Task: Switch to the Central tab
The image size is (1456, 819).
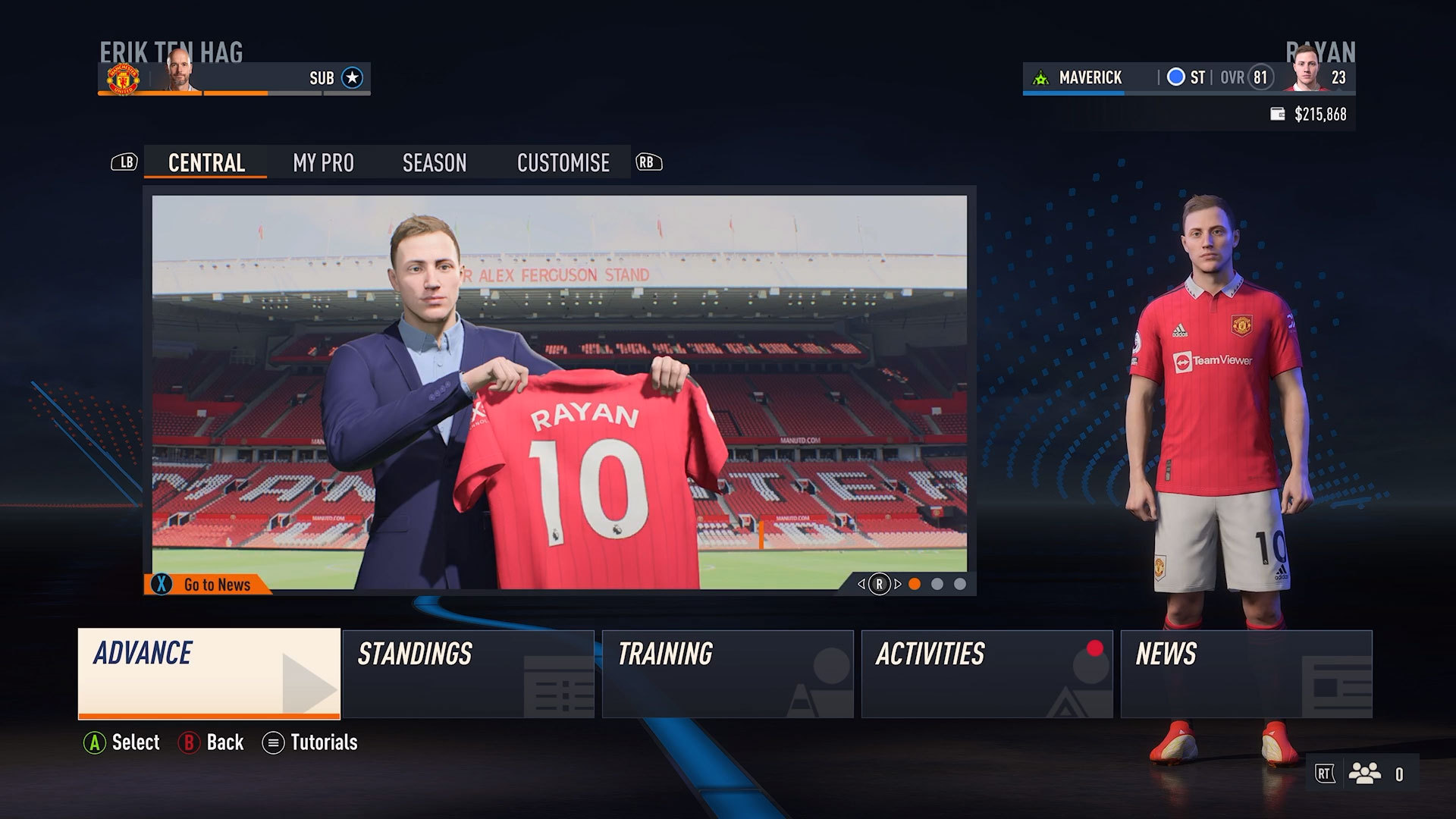Action: [206, 163]
